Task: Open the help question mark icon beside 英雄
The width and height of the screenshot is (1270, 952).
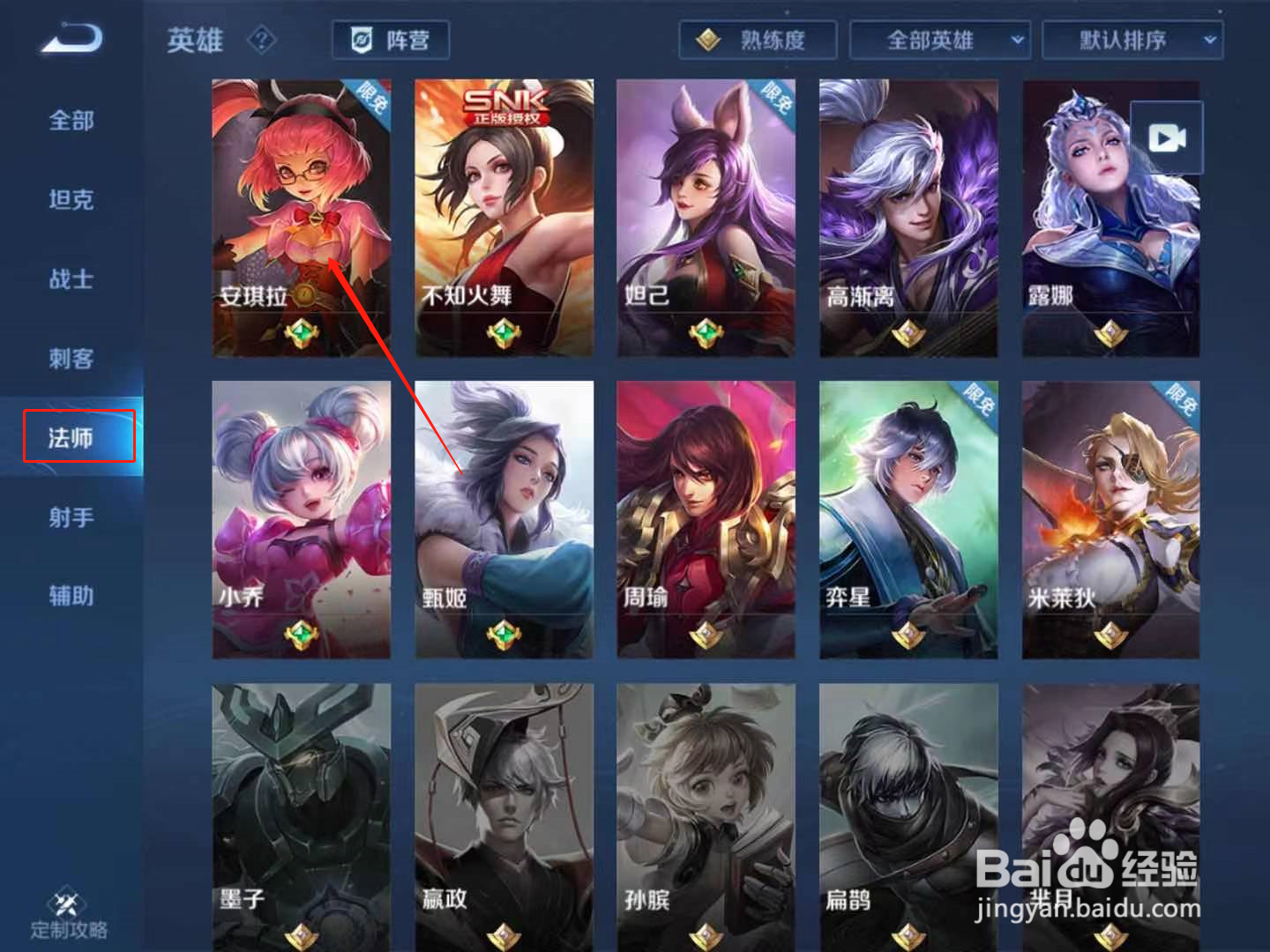Action: 260,40
